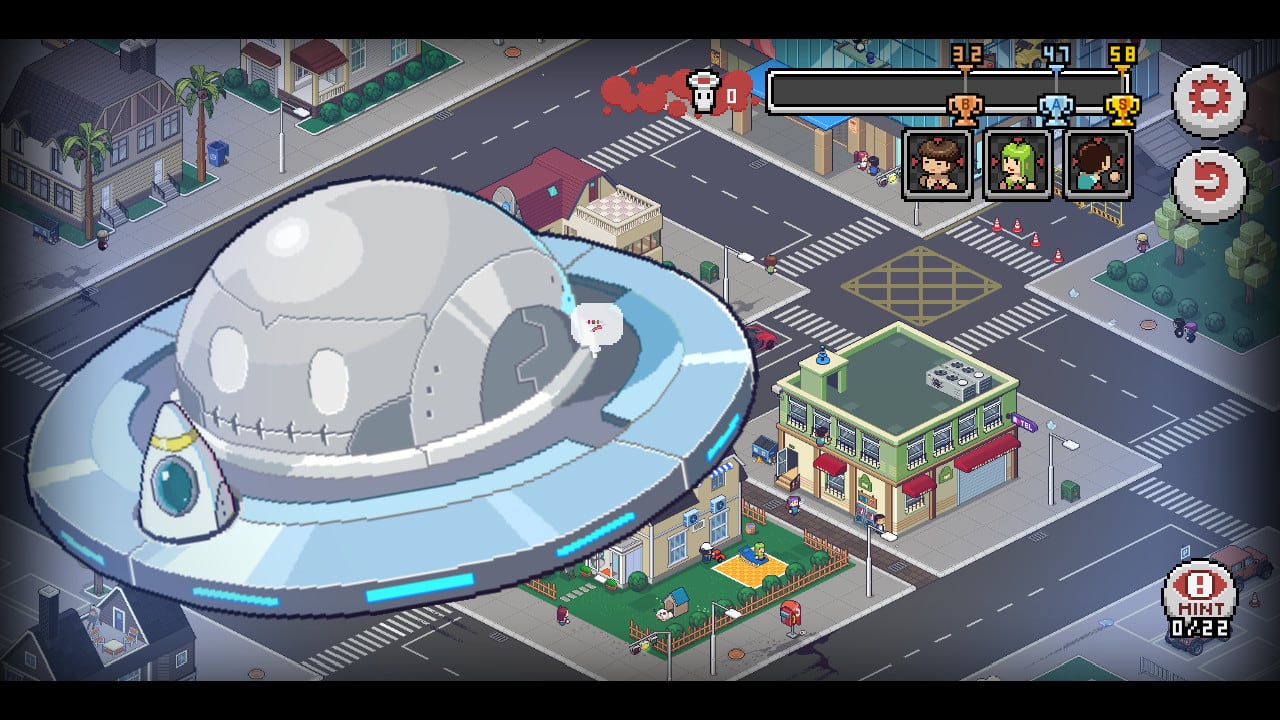The height and width of the screenshot is (720, 1280).
Task: Choose the green-haired target portrait
Action: [1018, 164]
